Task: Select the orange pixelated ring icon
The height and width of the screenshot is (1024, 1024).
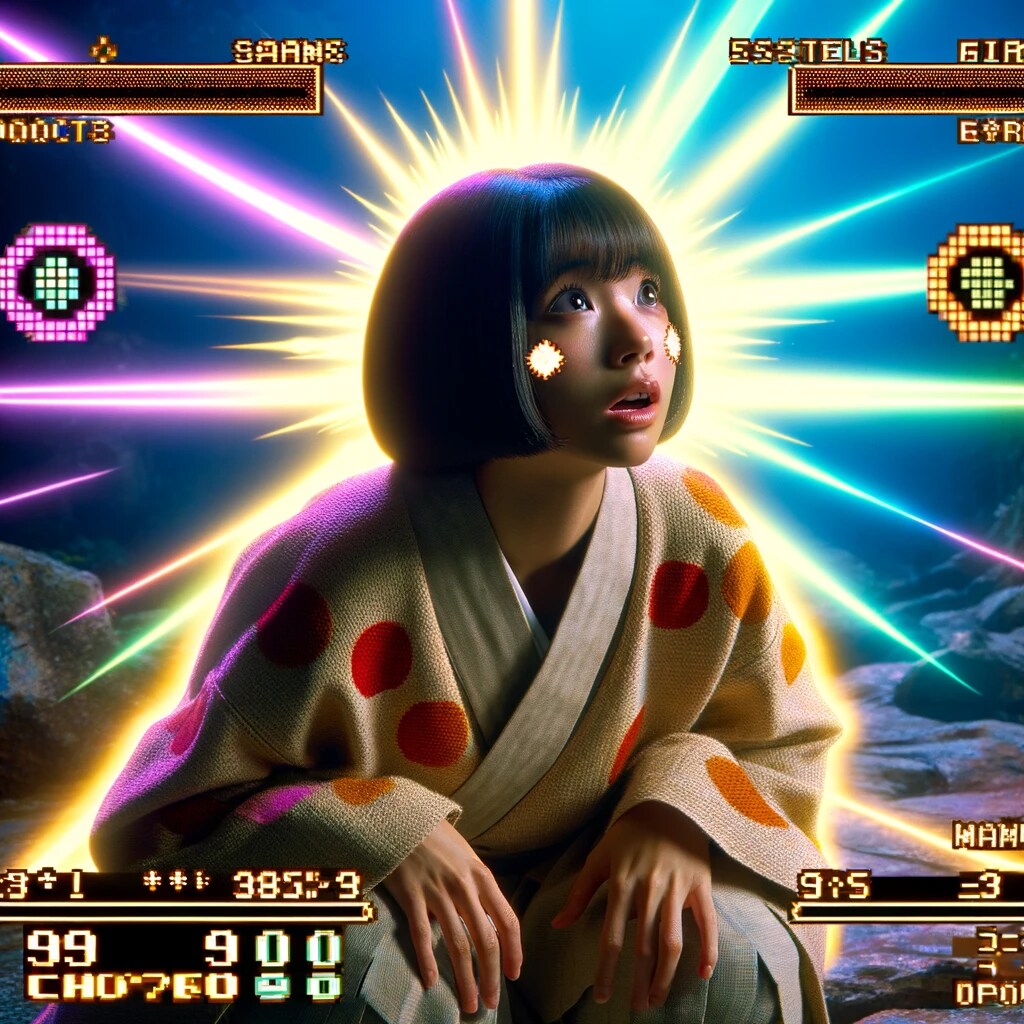Action: (978, 281)
